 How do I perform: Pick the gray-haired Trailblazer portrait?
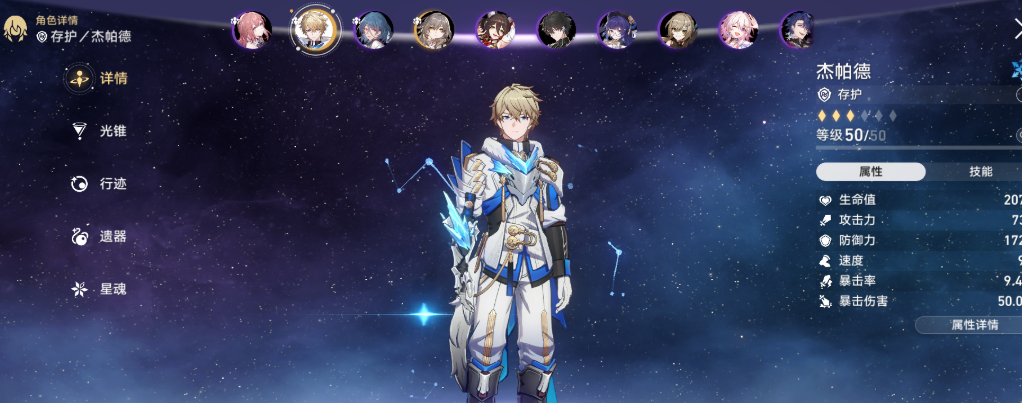tap(434, 30)
